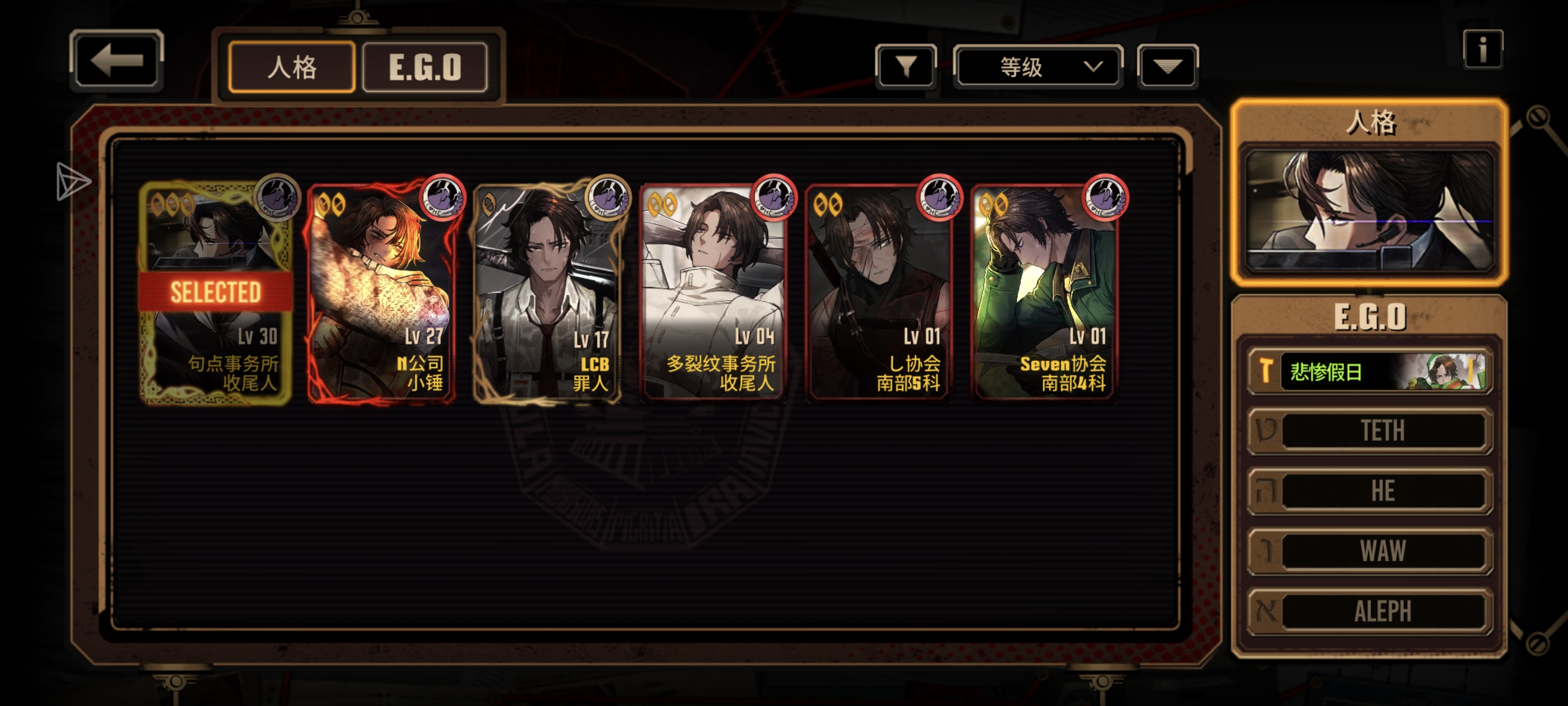1568x706 pixels.
Task: Toggle the sort order arrow
Action: tap(1167, 66)
